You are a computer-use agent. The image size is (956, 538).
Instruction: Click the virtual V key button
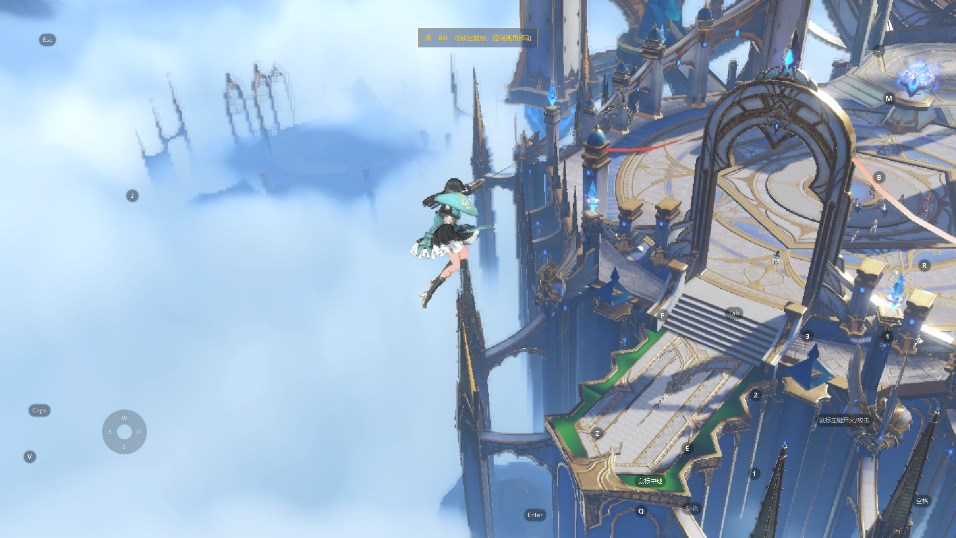[x=30, y=456]
